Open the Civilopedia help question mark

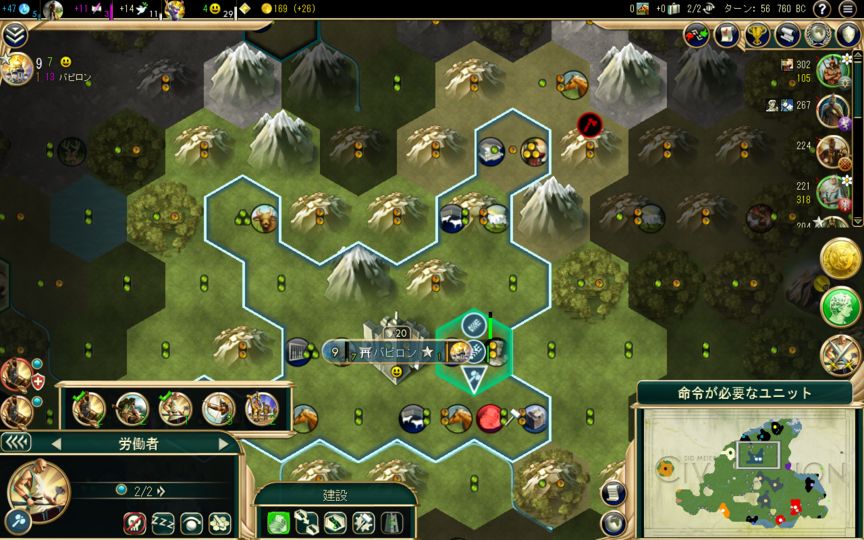click(x=822, y=9)
